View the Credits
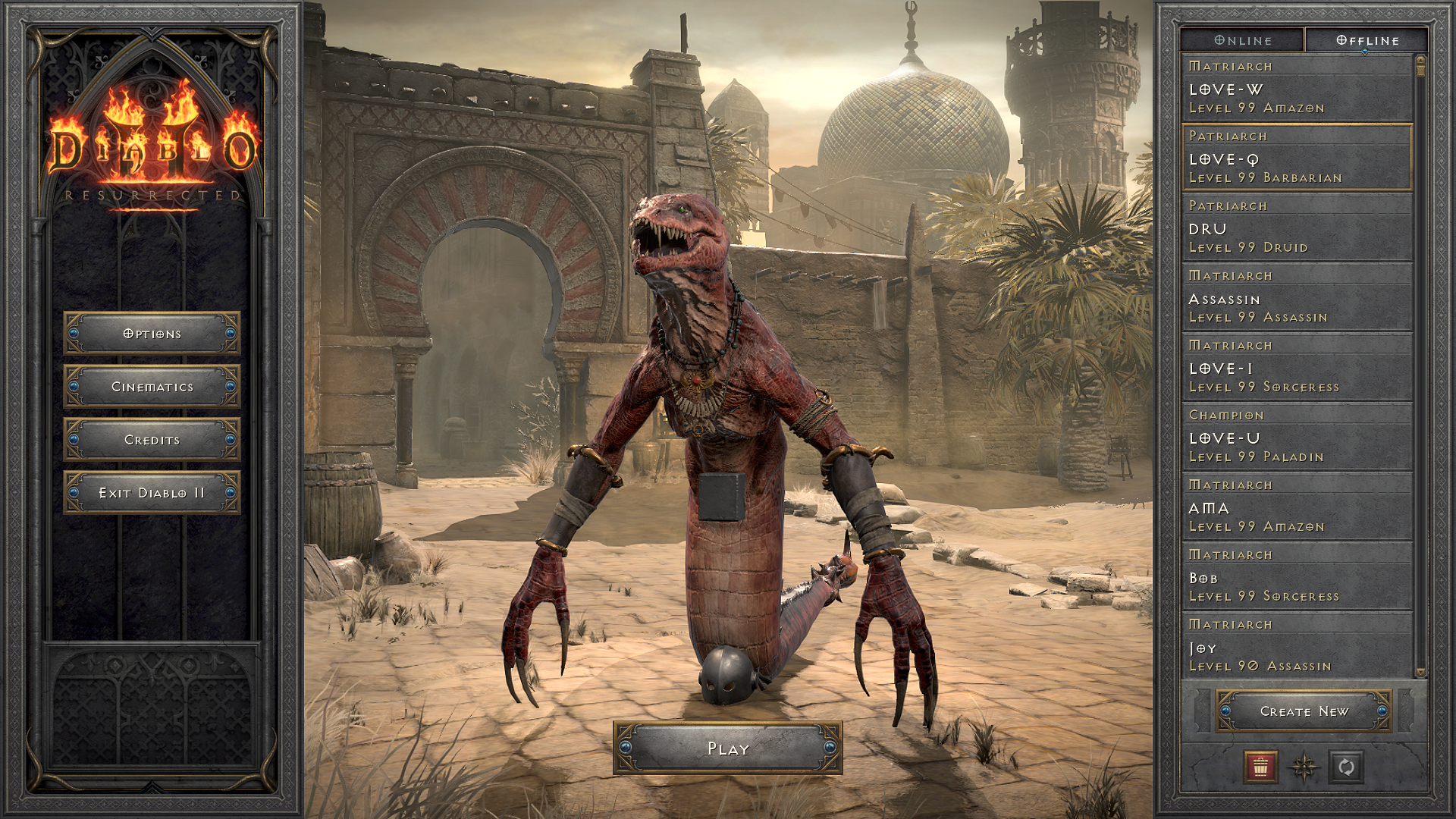This screenshot has height=819, width=1456. coord(152,440)
